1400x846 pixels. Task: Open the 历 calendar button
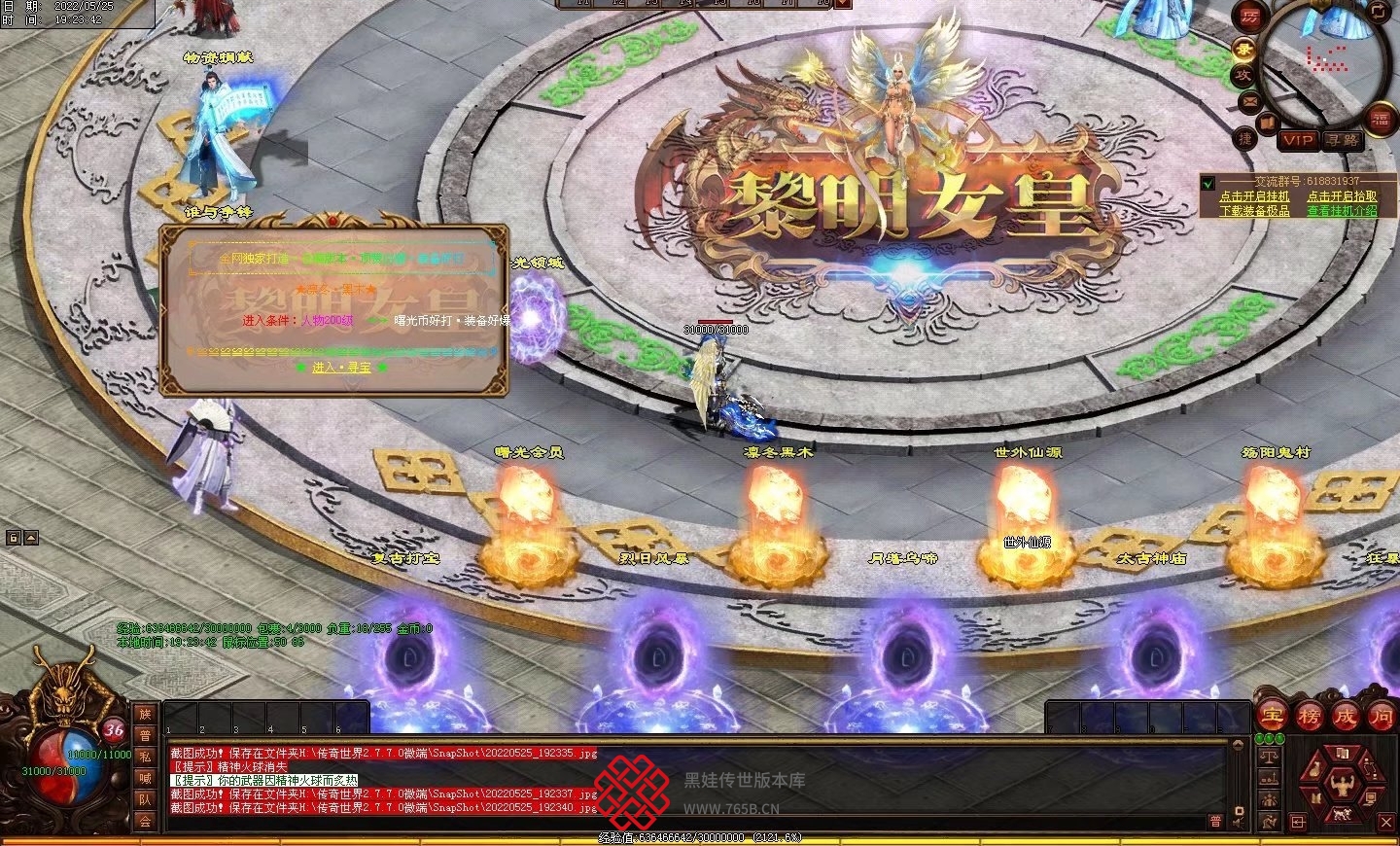coord(1249,17)
